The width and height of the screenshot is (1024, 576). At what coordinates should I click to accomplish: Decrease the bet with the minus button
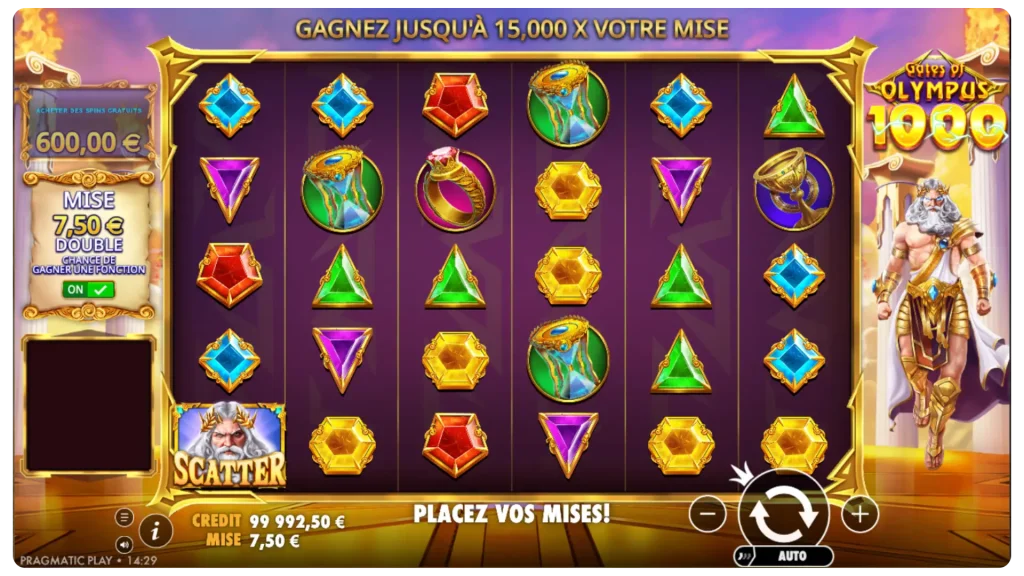707,514
